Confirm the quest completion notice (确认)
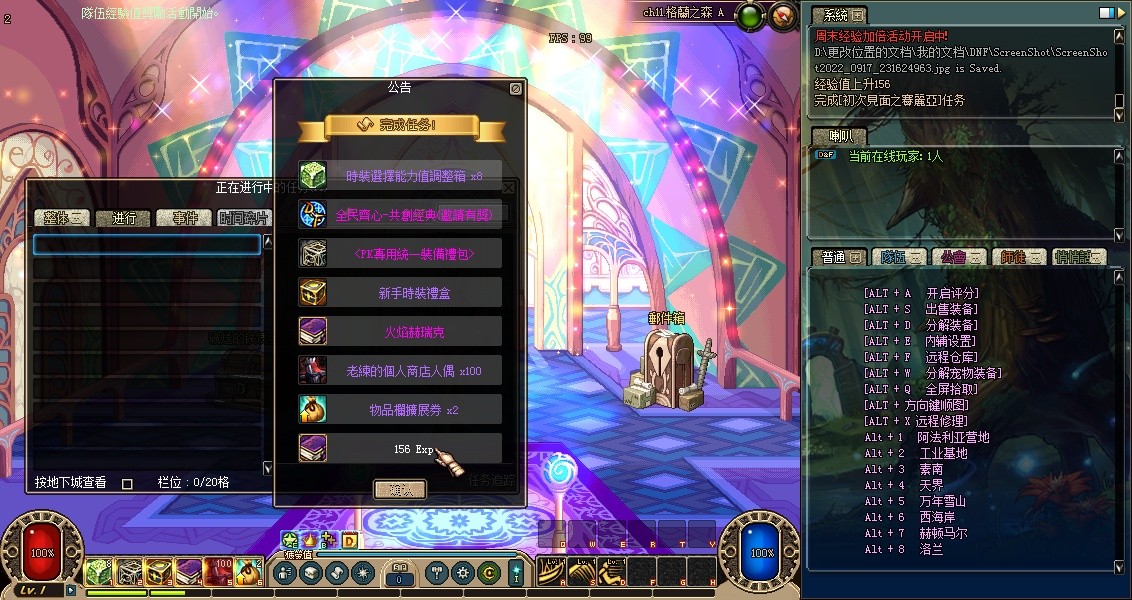 399,489
